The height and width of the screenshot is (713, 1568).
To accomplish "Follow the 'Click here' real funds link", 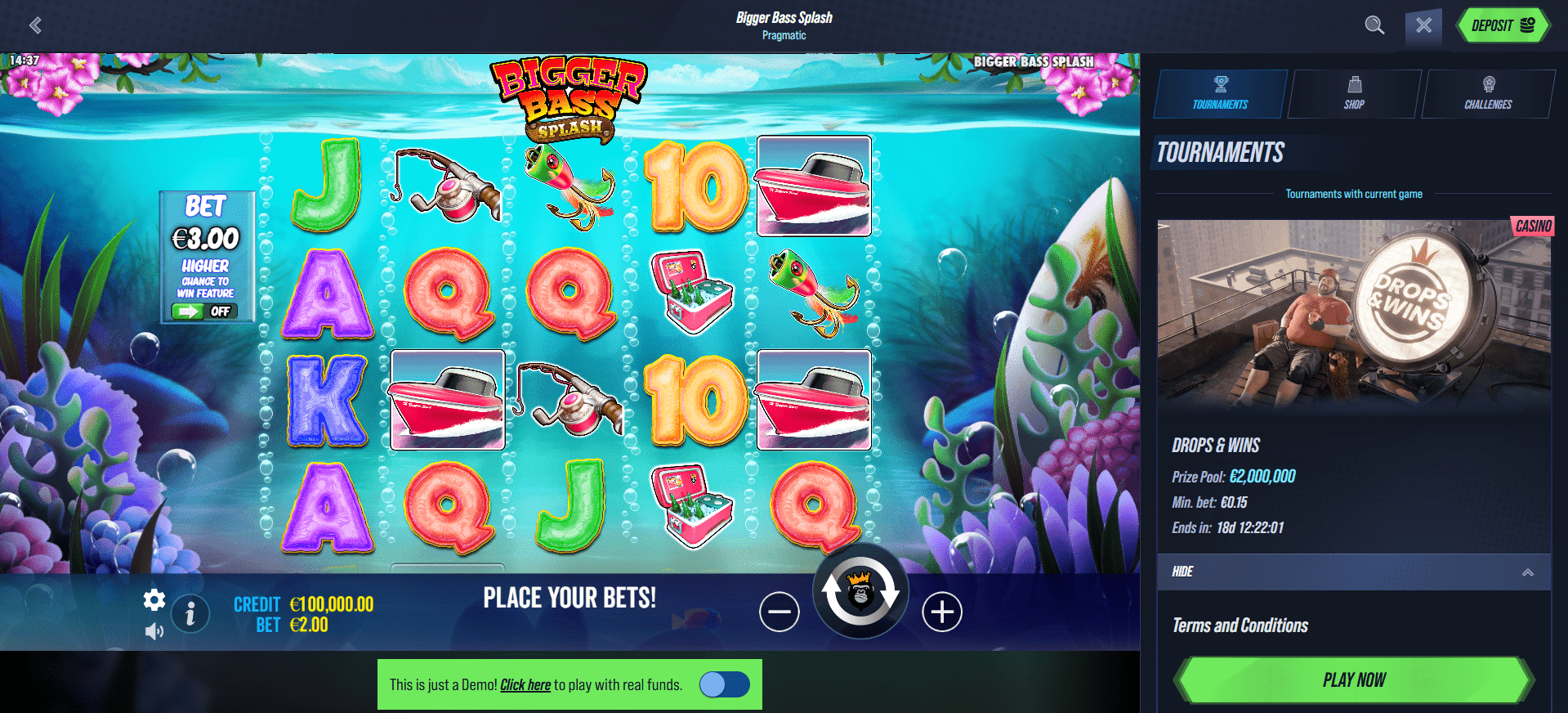I will tap(525, 685).
